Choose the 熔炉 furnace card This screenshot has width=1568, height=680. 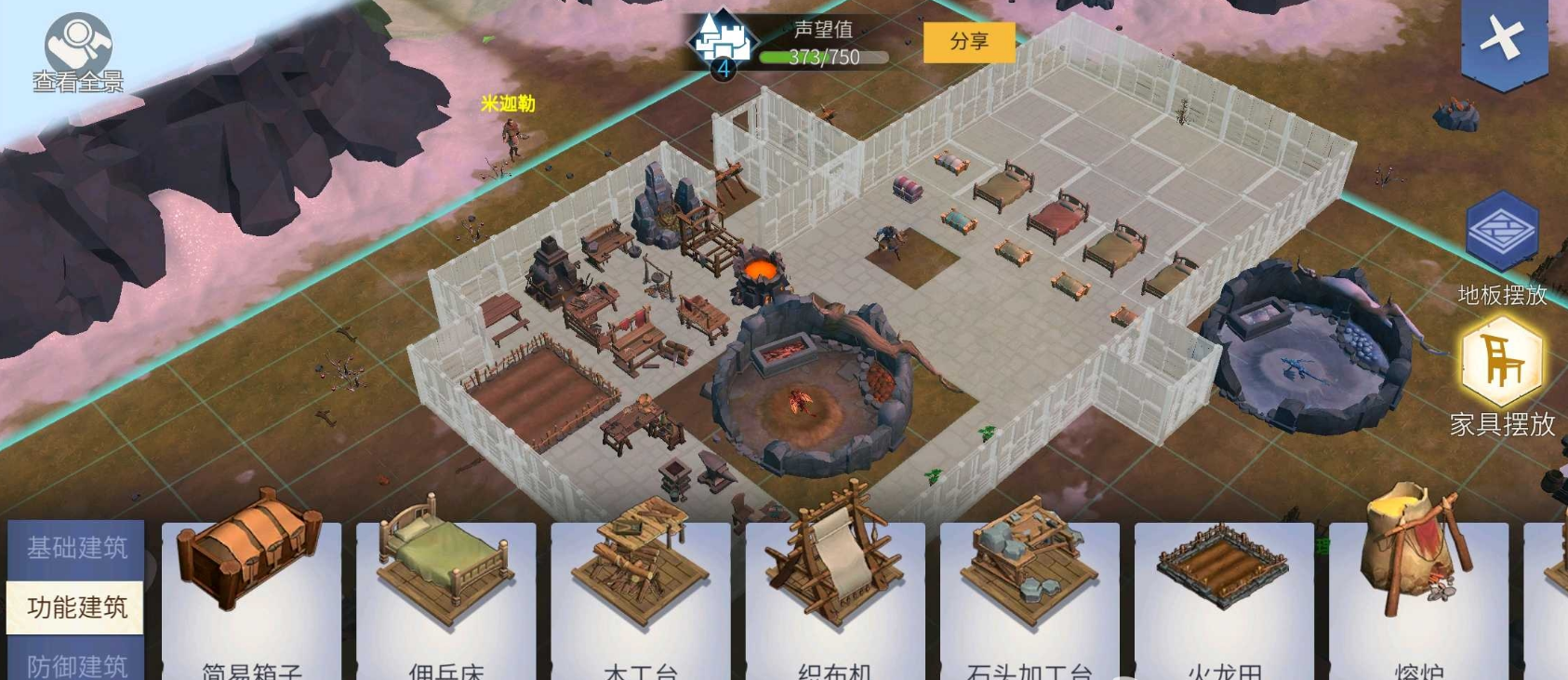click(x=1417, y=595)
